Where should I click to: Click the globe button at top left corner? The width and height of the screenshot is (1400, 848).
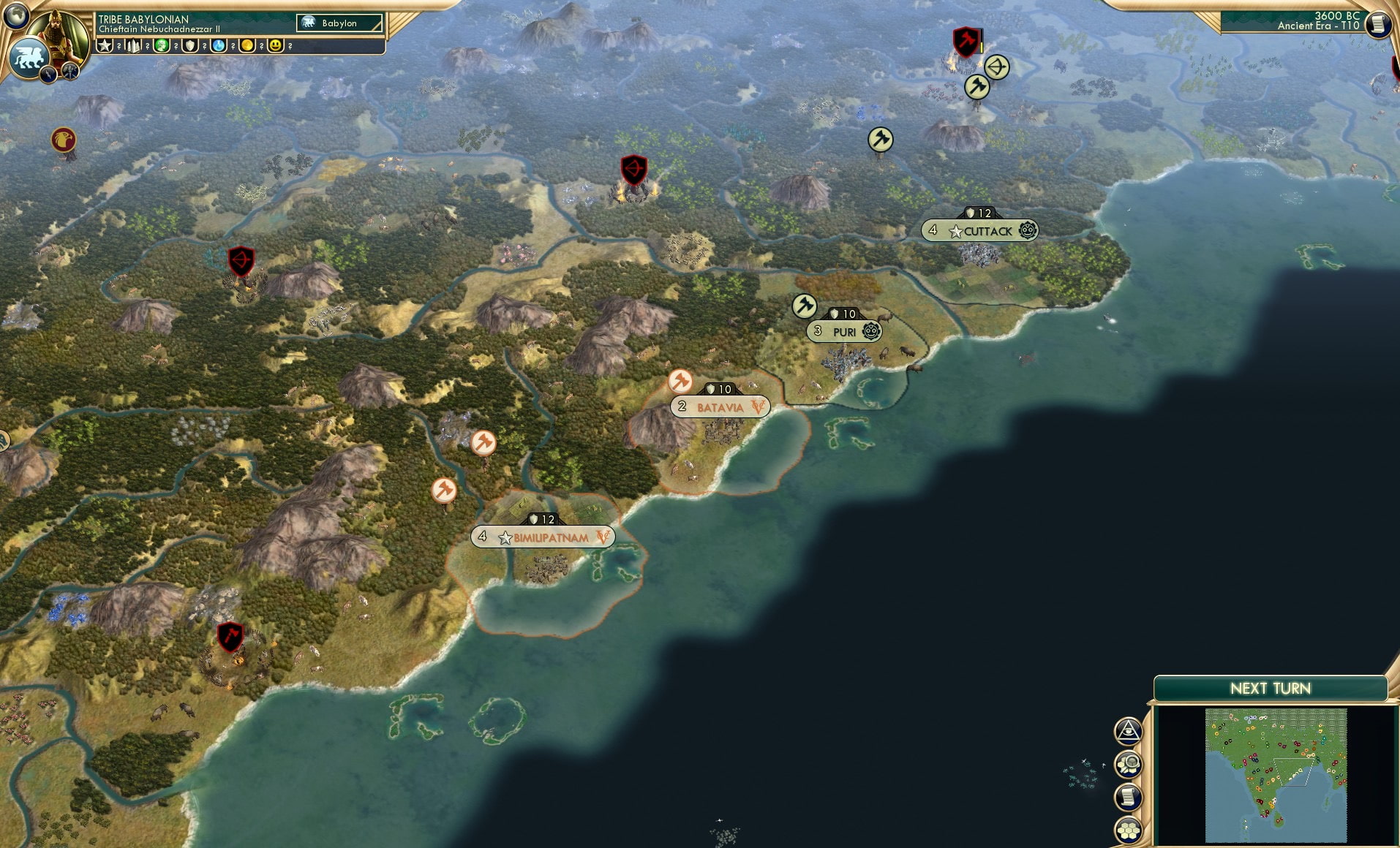pyautogui.click(x=16, y=16)
